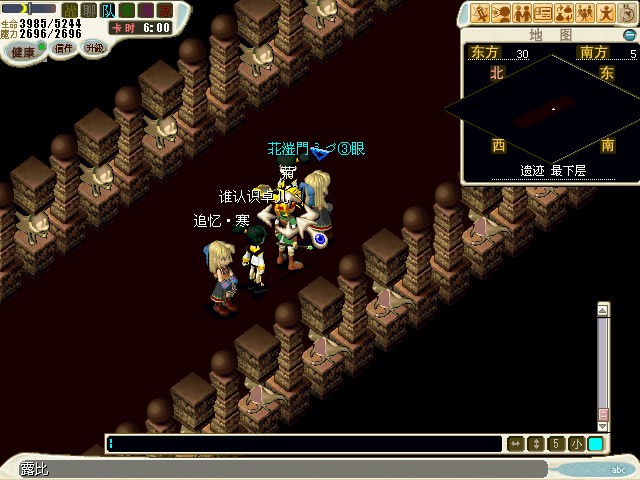Viewport: 640px width, 480px height.
Task: Click the 升級 level up button
Action: pyautogui.click(x=94, y=48)
